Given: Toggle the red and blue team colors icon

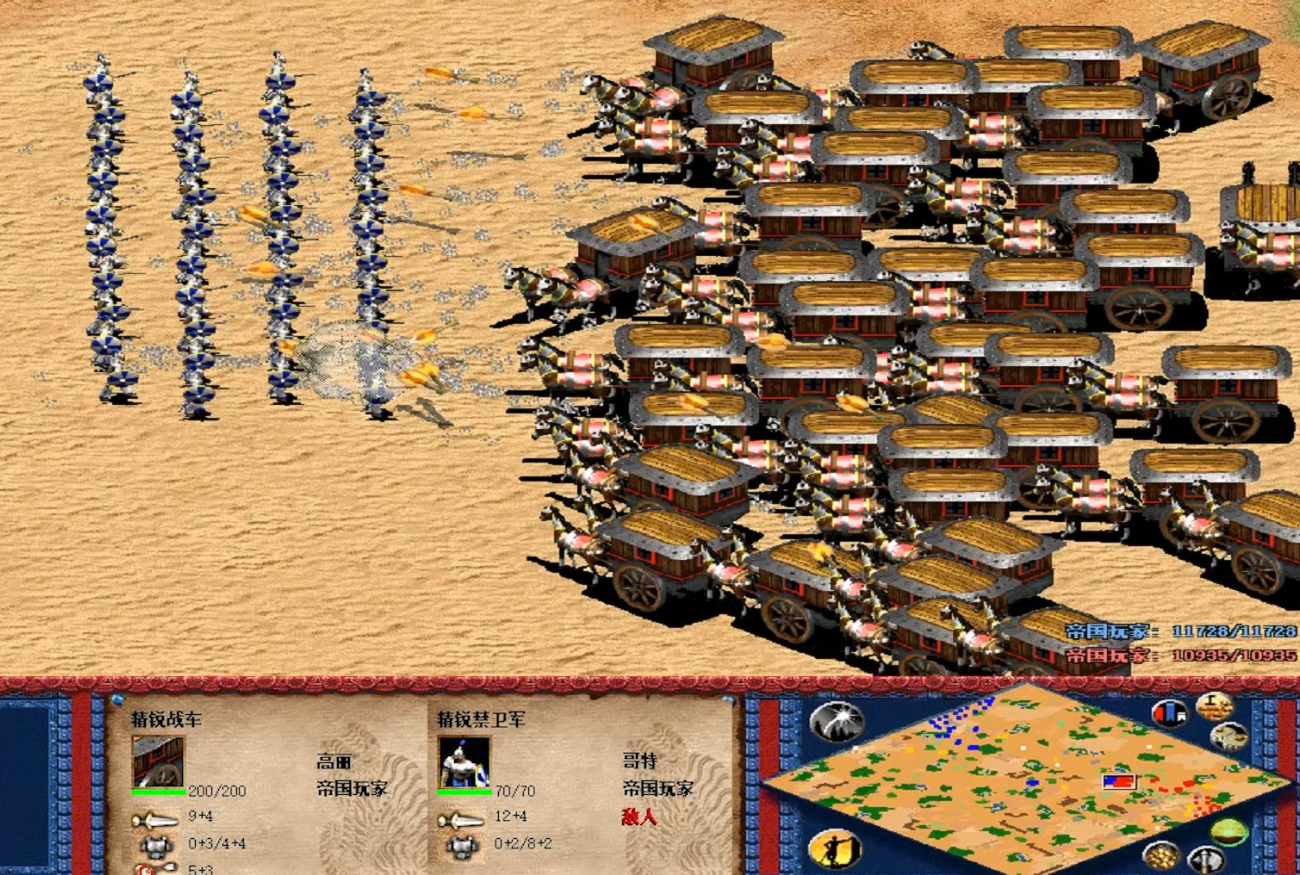Looking at the screenshot, I should [1169, 713].
